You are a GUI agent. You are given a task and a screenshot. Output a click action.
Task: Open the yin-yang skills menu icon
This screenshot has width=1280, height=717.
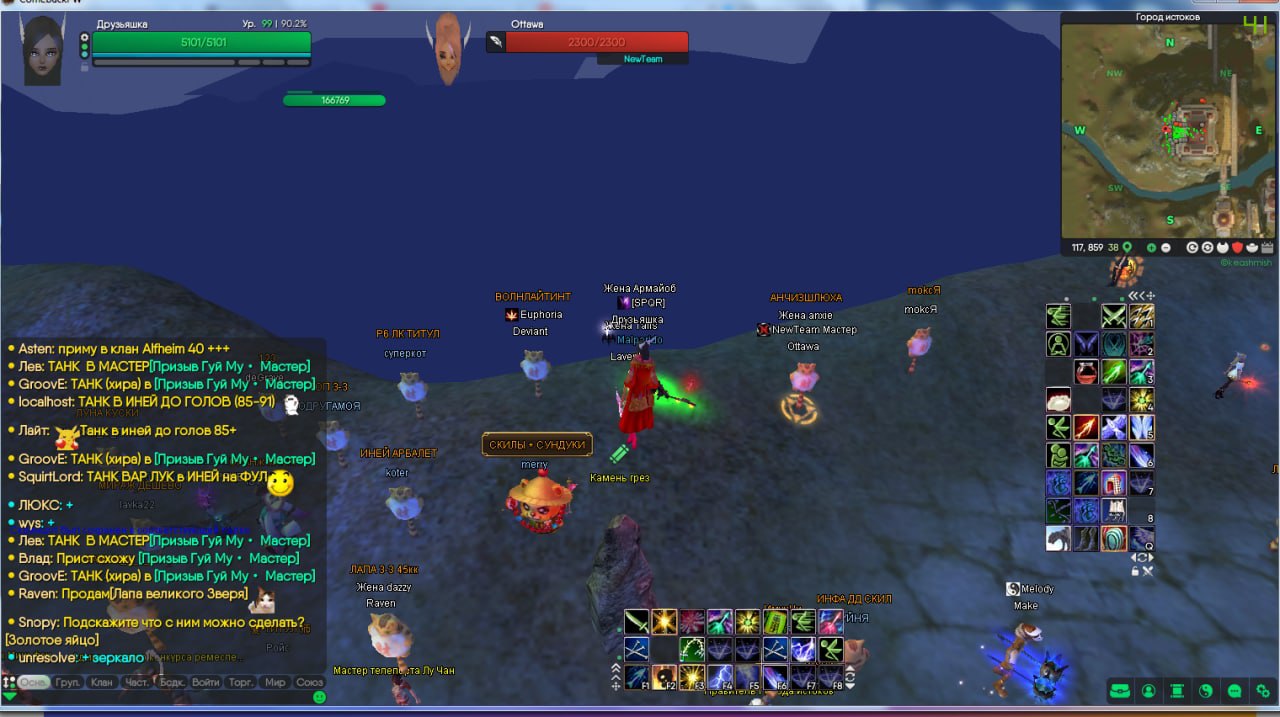click(1206, 691)
